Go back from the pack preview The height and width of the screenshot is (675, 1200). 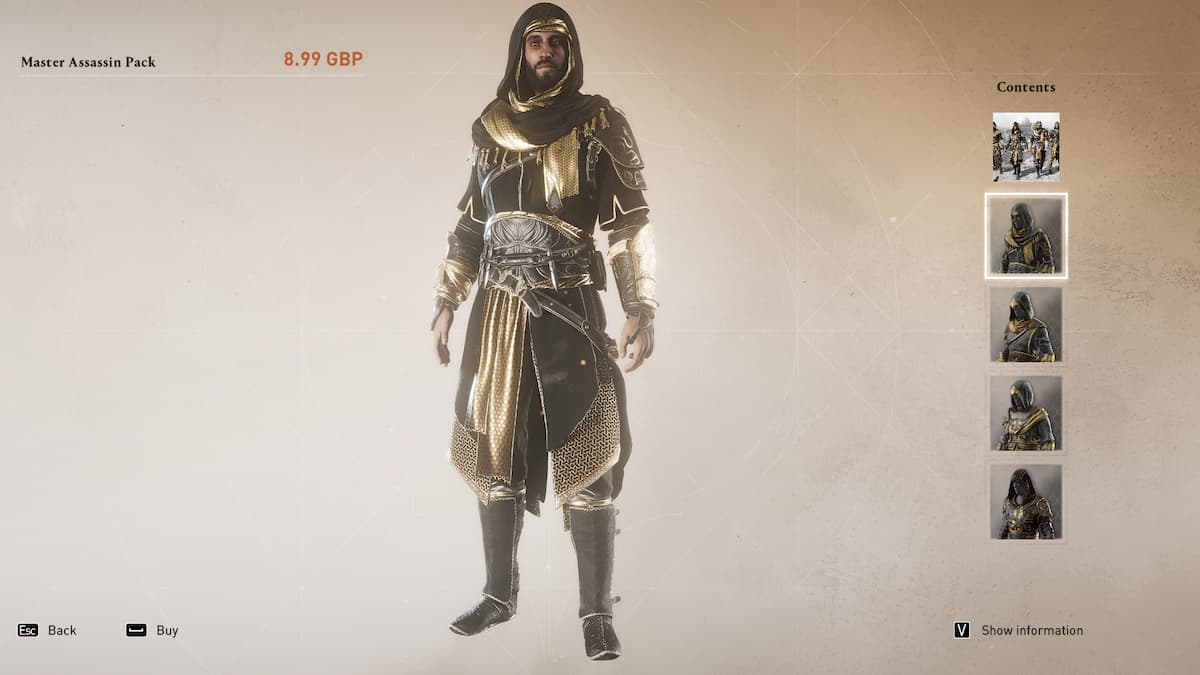48,630
